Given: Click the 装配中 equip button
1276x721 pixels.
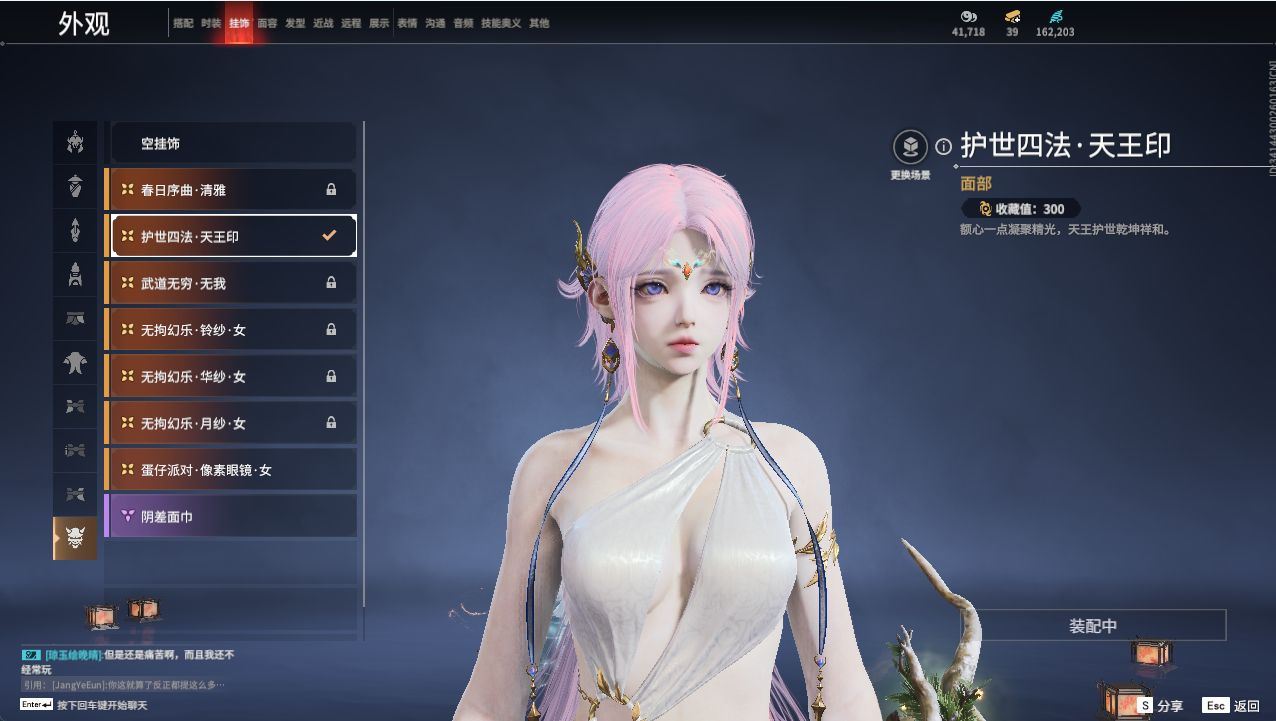Looking at the screenshot, I should coord(1093,626).
